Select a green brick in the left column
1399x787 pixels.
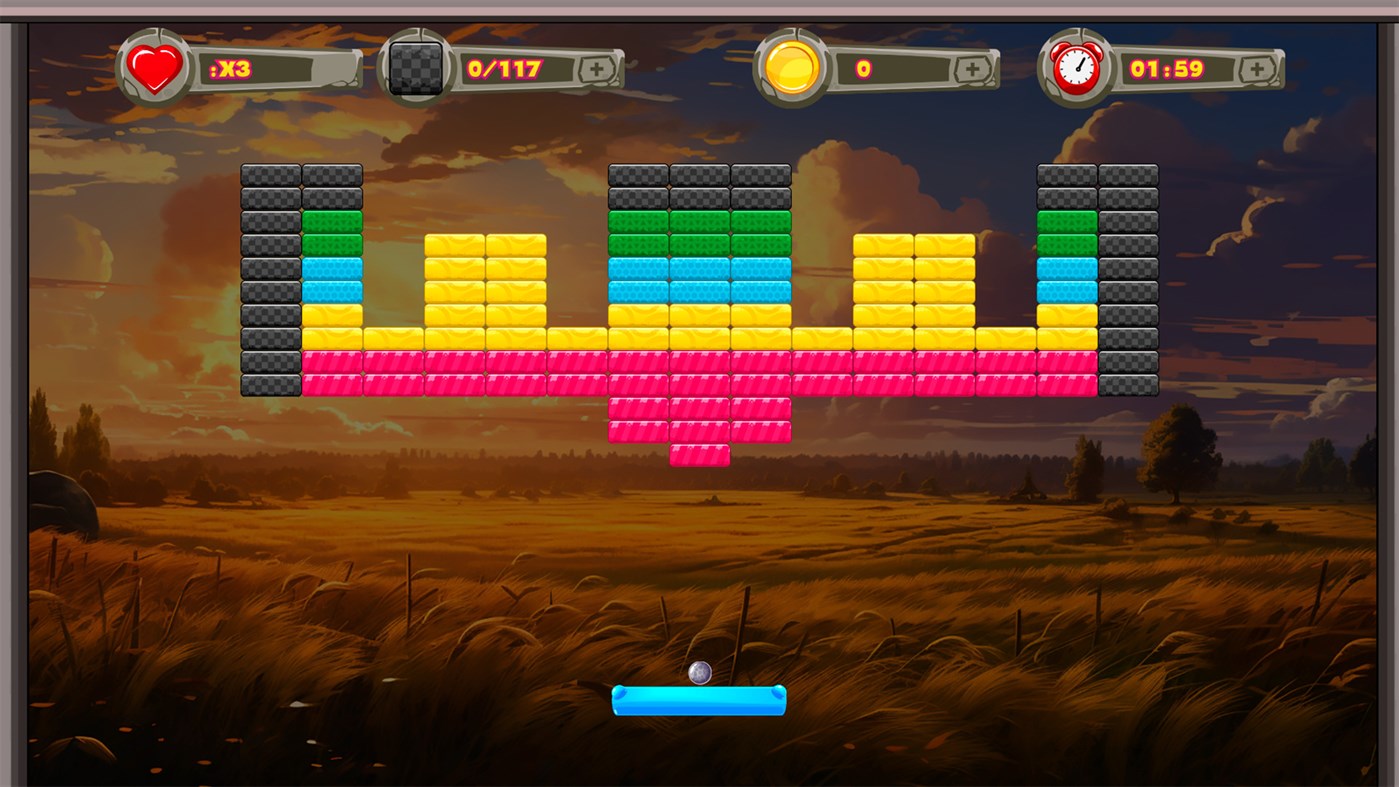[330, 220]
